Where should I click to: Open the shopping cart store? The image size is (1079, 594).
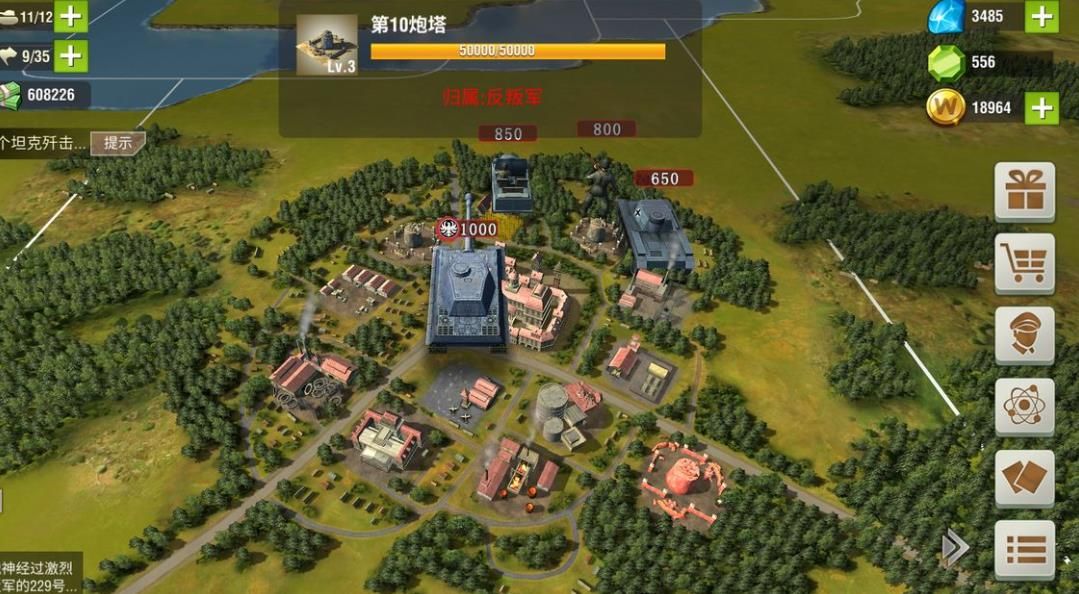point(1024,263)
